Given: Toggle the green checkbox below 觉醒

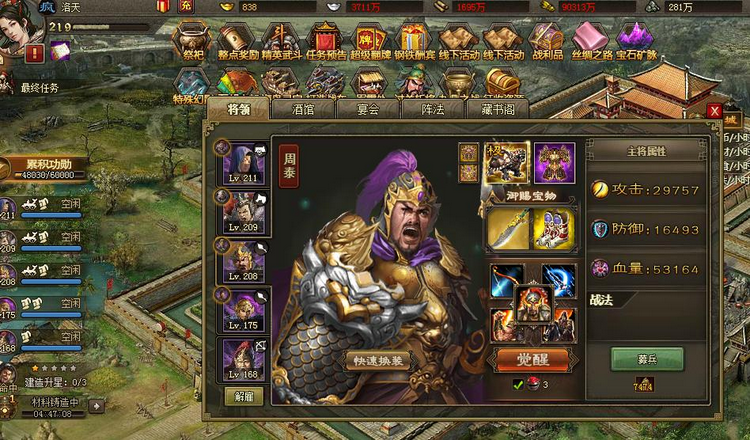Looking at the screenshot, I should pos(518,384).
